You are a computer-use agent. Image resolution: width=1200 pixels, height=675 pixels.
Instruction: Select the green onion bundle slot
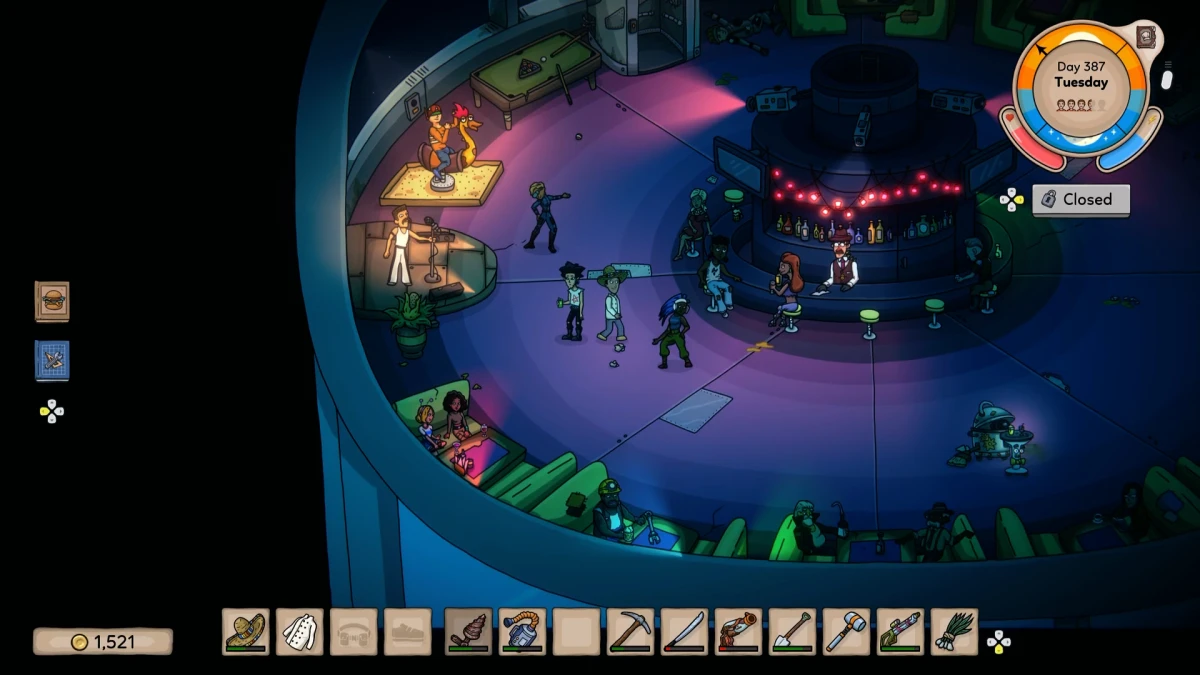coord(955,632)
